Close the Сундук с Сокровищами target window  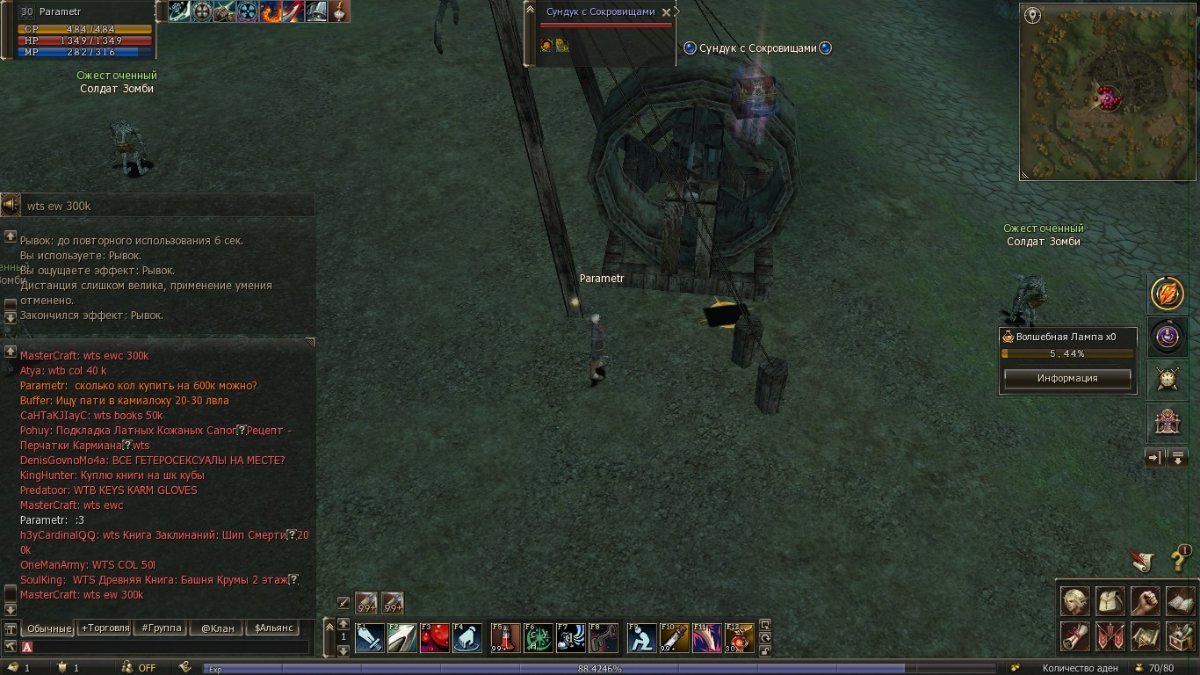click(666, 13)
